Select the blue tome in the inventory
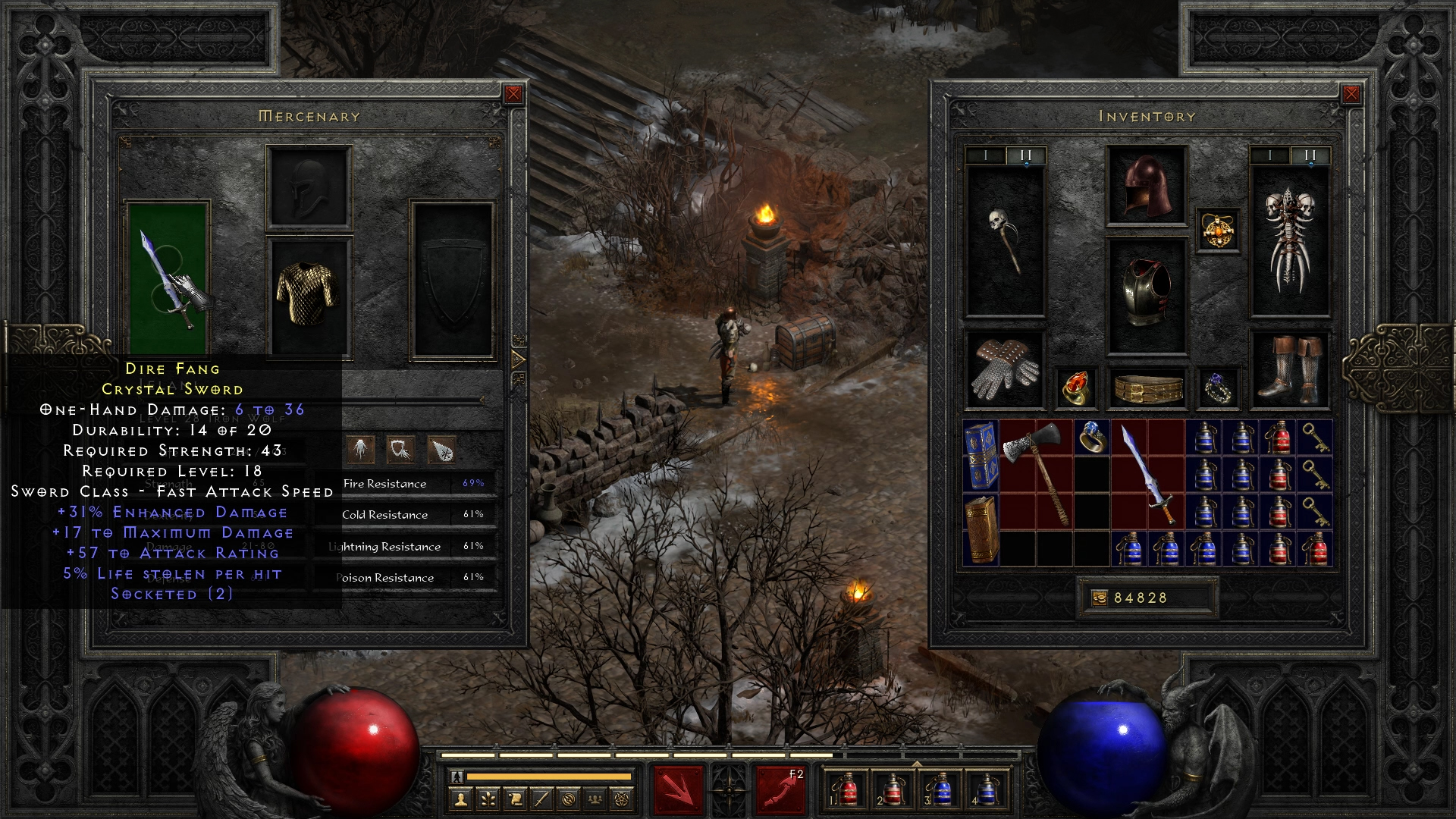 pyautogui.click(x=980, y=455)
